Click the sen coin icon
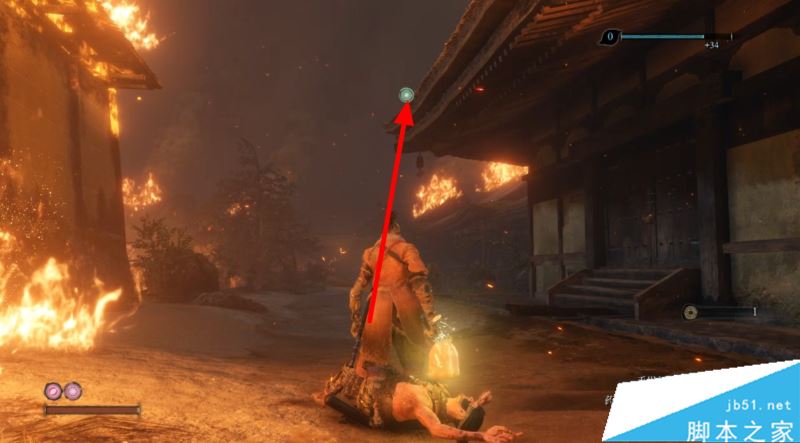The width and height of the screenshot is (800, 443). tap(692, 312)
